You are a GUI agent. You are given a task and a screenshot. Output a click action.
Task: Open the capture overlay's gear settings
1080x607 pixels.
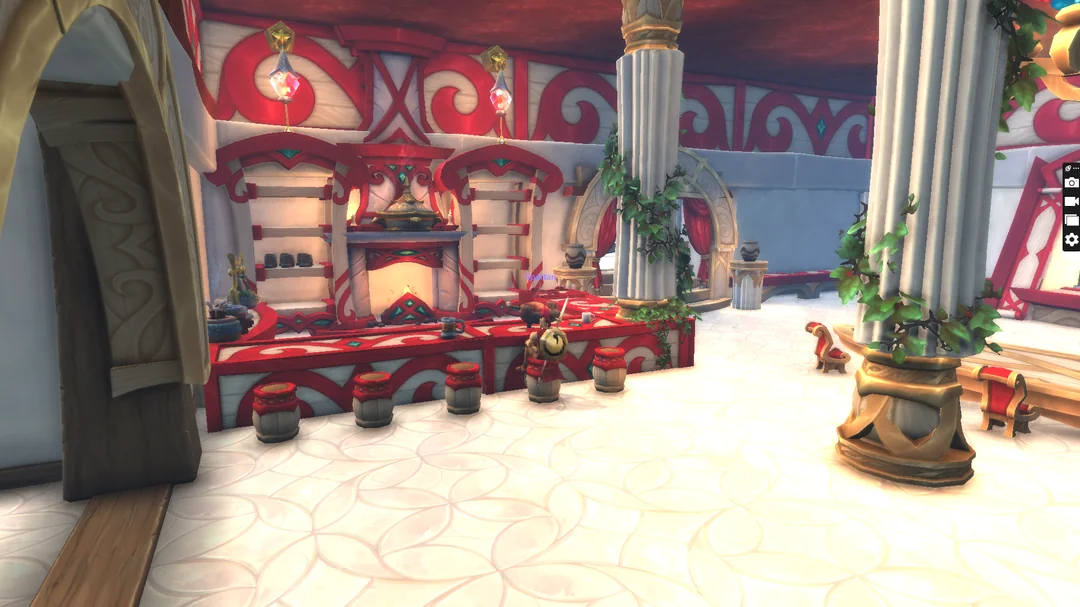point(1071,240)
